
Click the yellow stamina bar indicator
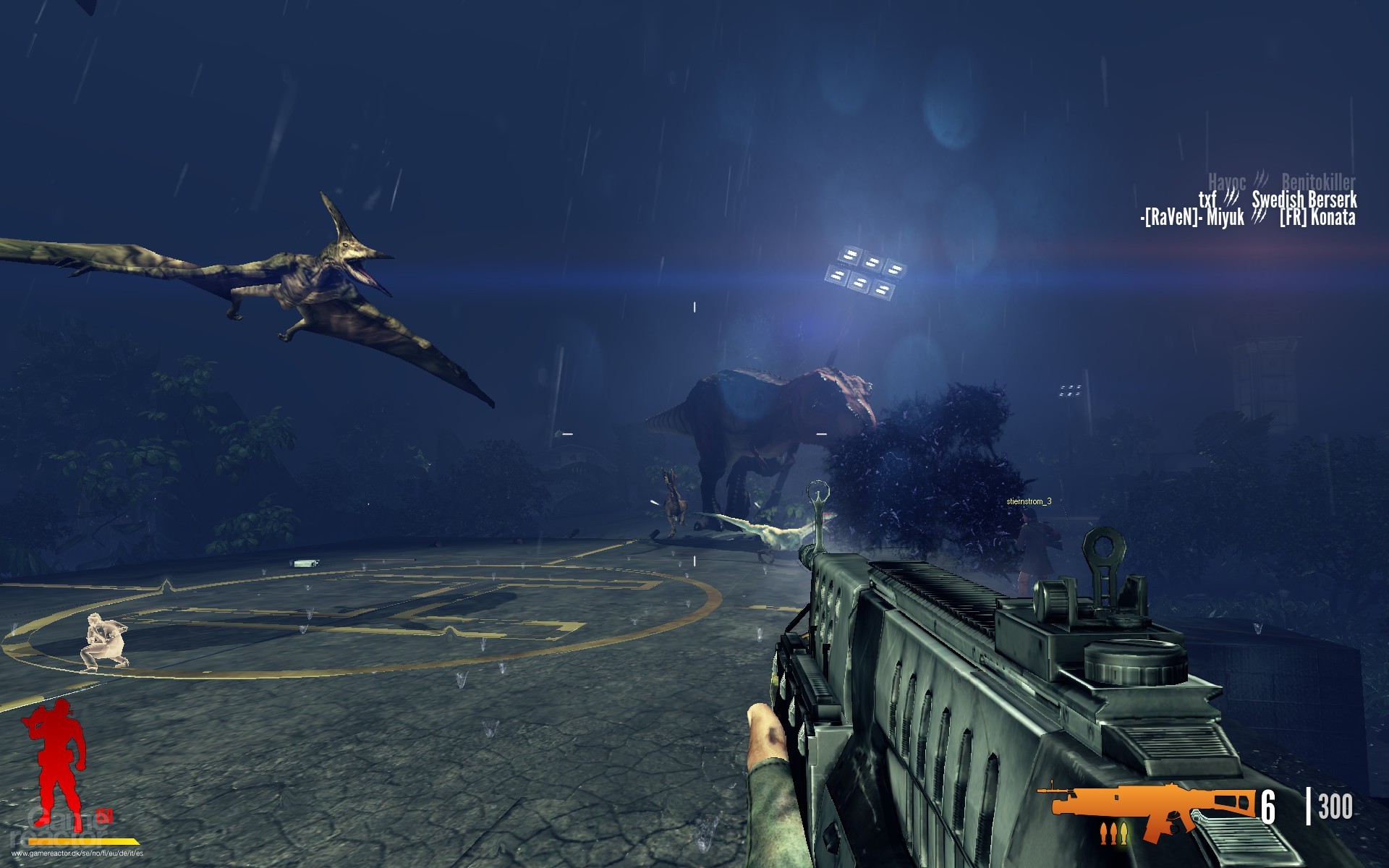coord(83,841)
